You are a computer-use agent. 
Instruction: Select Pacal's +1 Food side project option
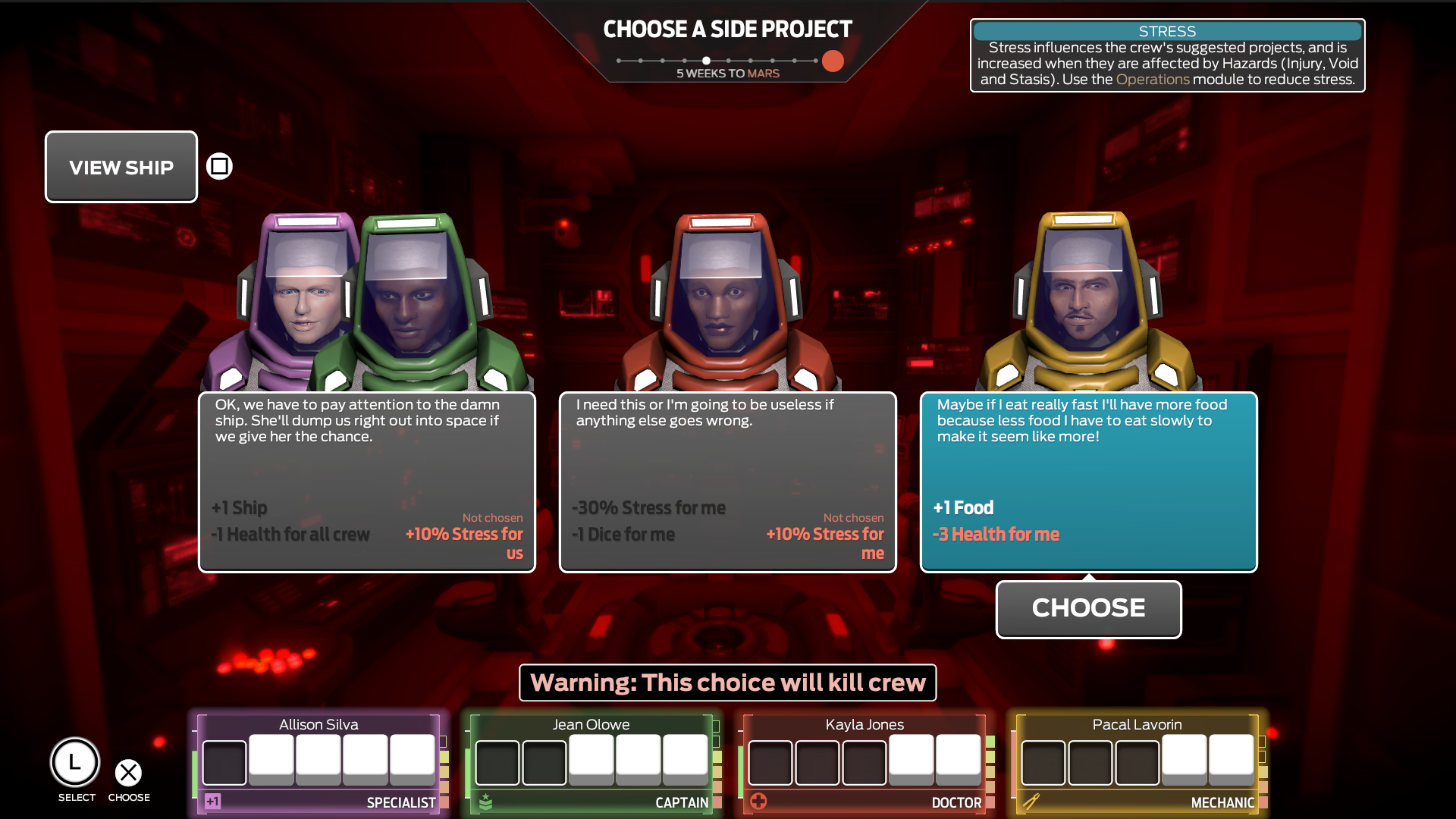(x=1088, y=482)
